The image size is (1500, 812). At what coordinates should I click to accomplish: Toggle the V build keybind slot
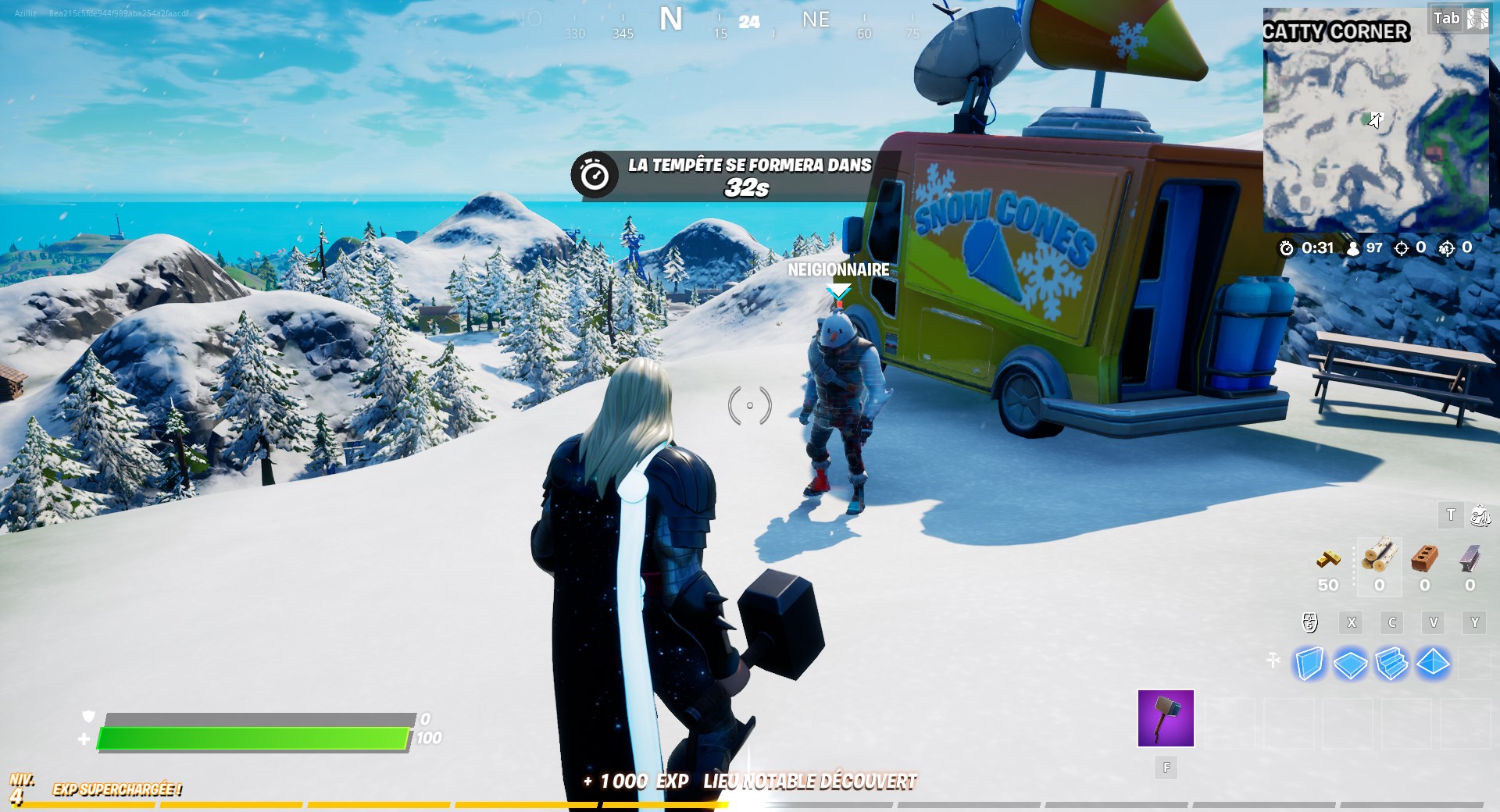(x=1434, y=622)
